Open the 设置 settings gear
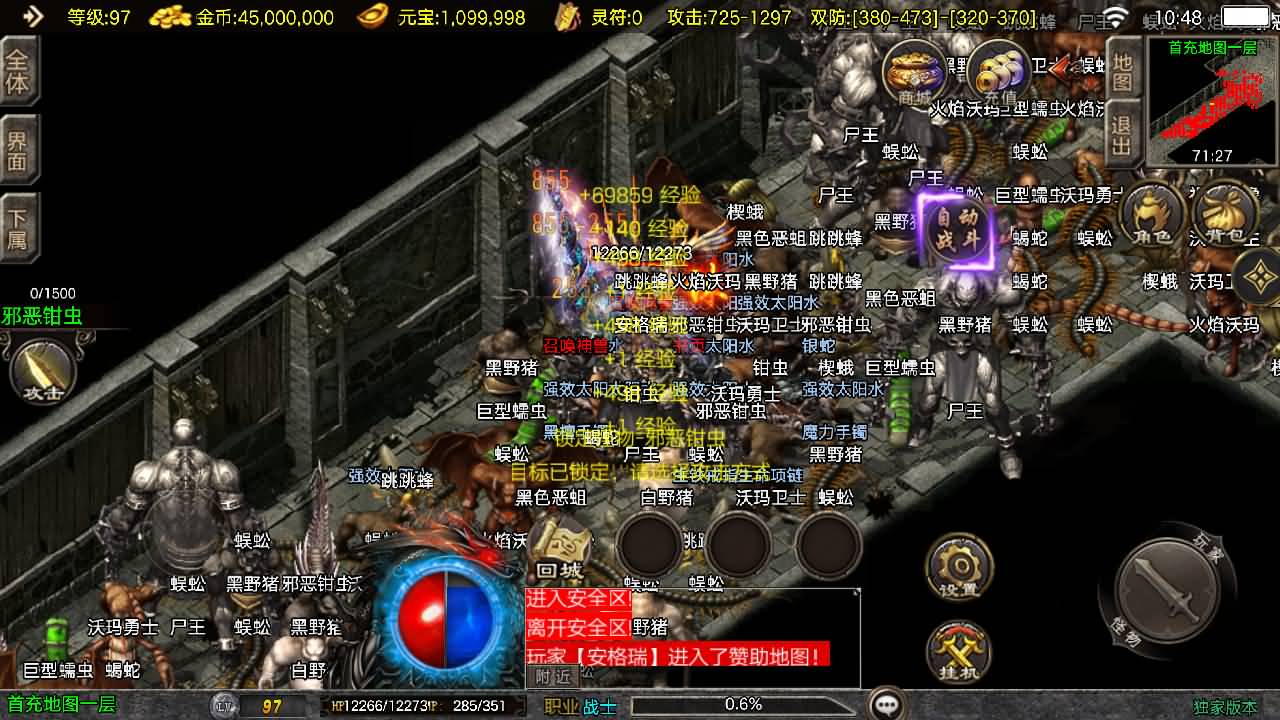Screen dimensions: 1280x720 pos(958,567)
